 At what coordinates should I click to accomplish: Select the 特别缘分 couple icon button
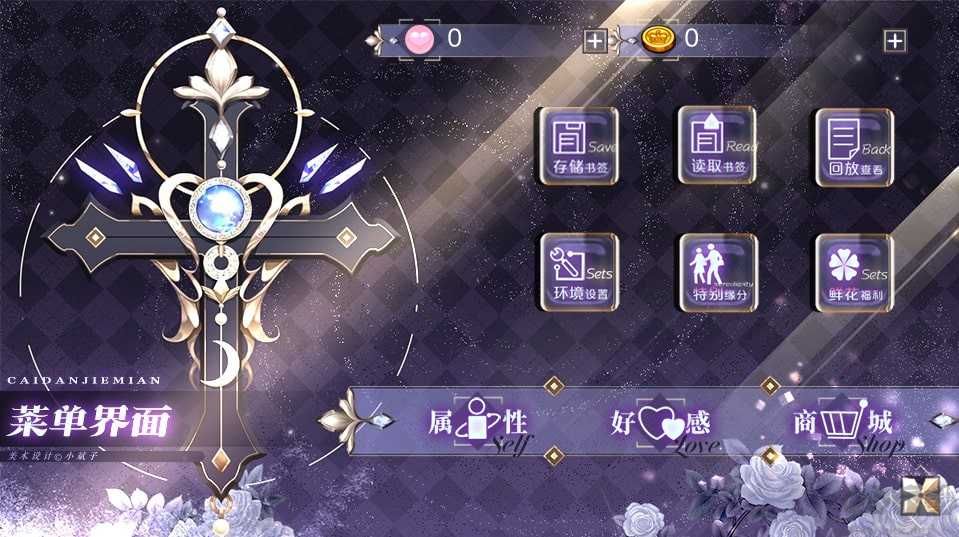tap(717, 272)
